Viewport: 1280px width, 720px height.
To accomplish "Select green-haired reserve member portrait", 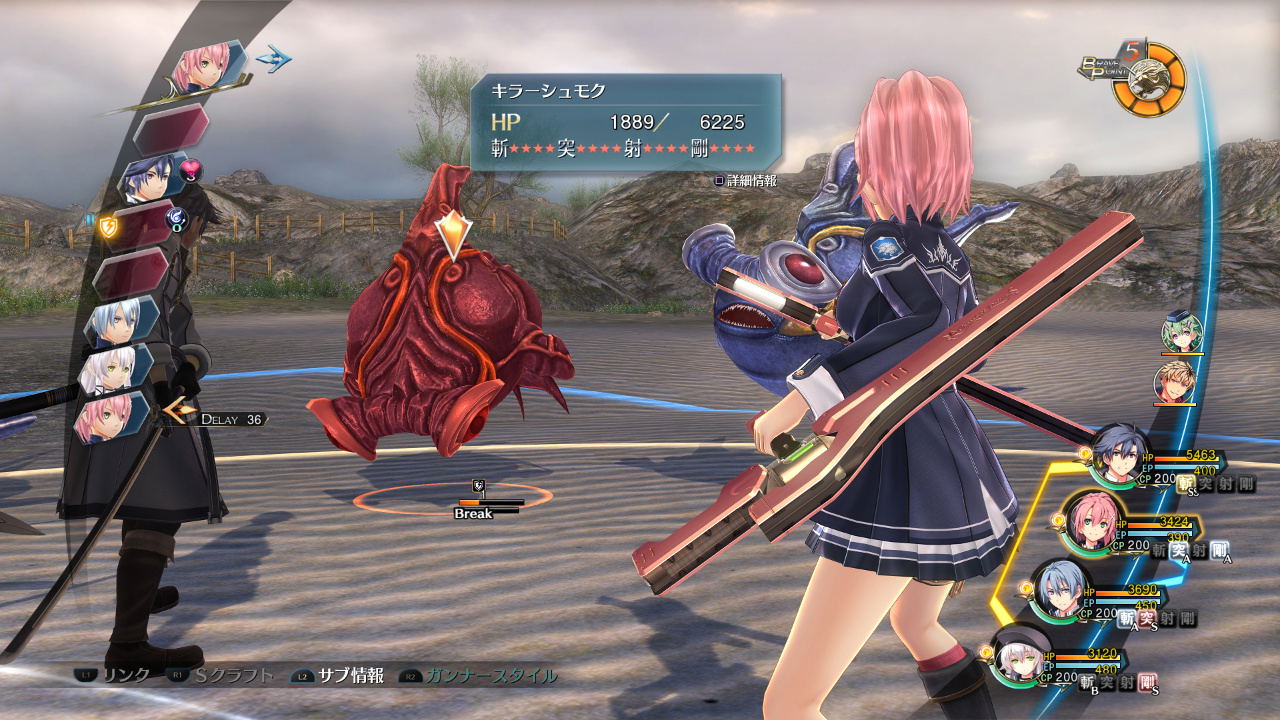I will [x=1182, y=333].
